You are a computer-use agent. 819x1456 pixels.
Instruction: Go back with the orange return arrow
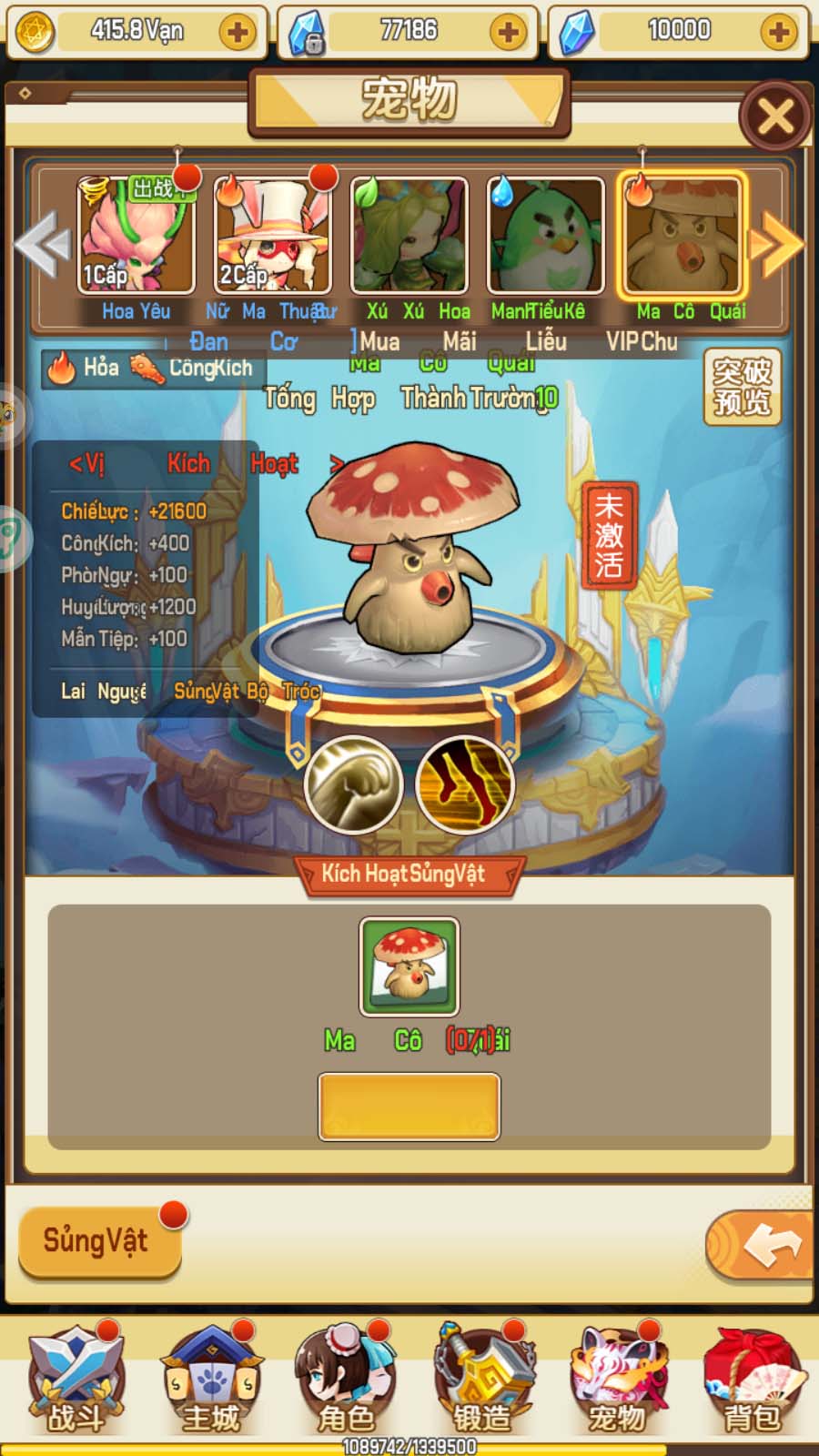click(761, 1245)
